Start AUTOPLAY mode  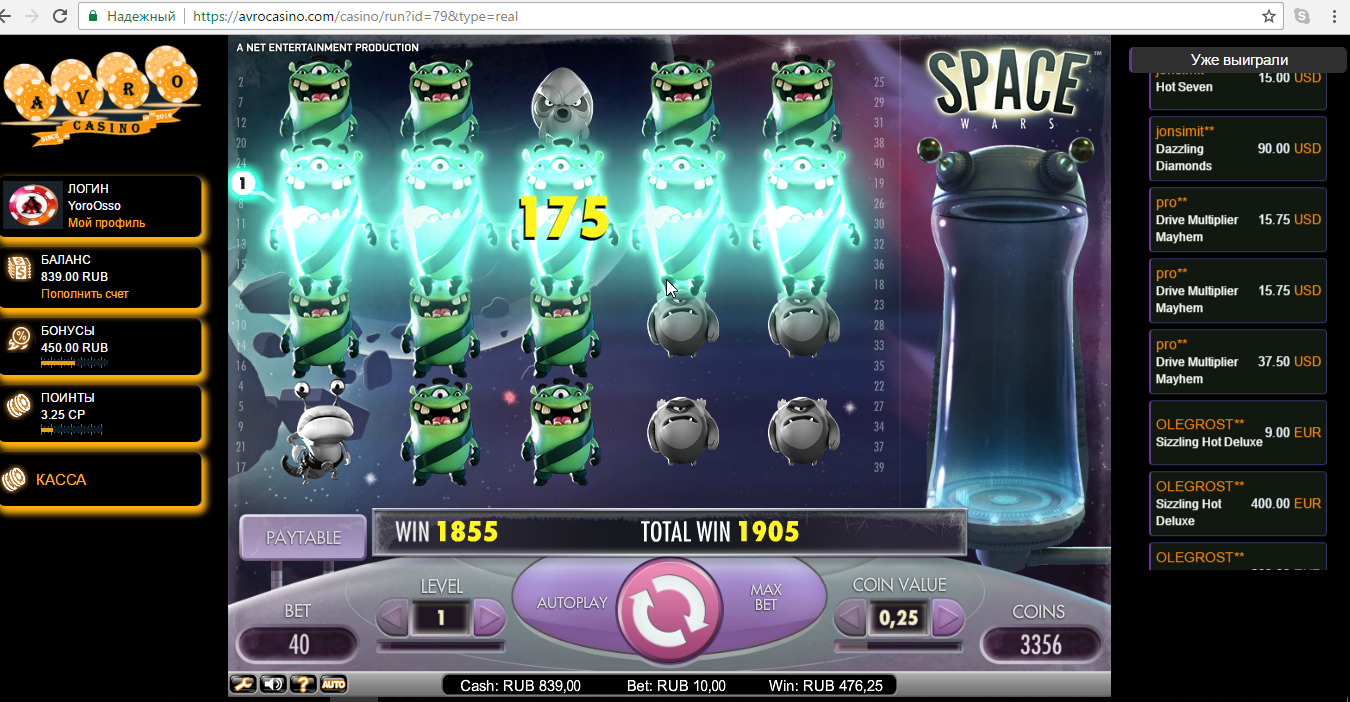point(572,603)
